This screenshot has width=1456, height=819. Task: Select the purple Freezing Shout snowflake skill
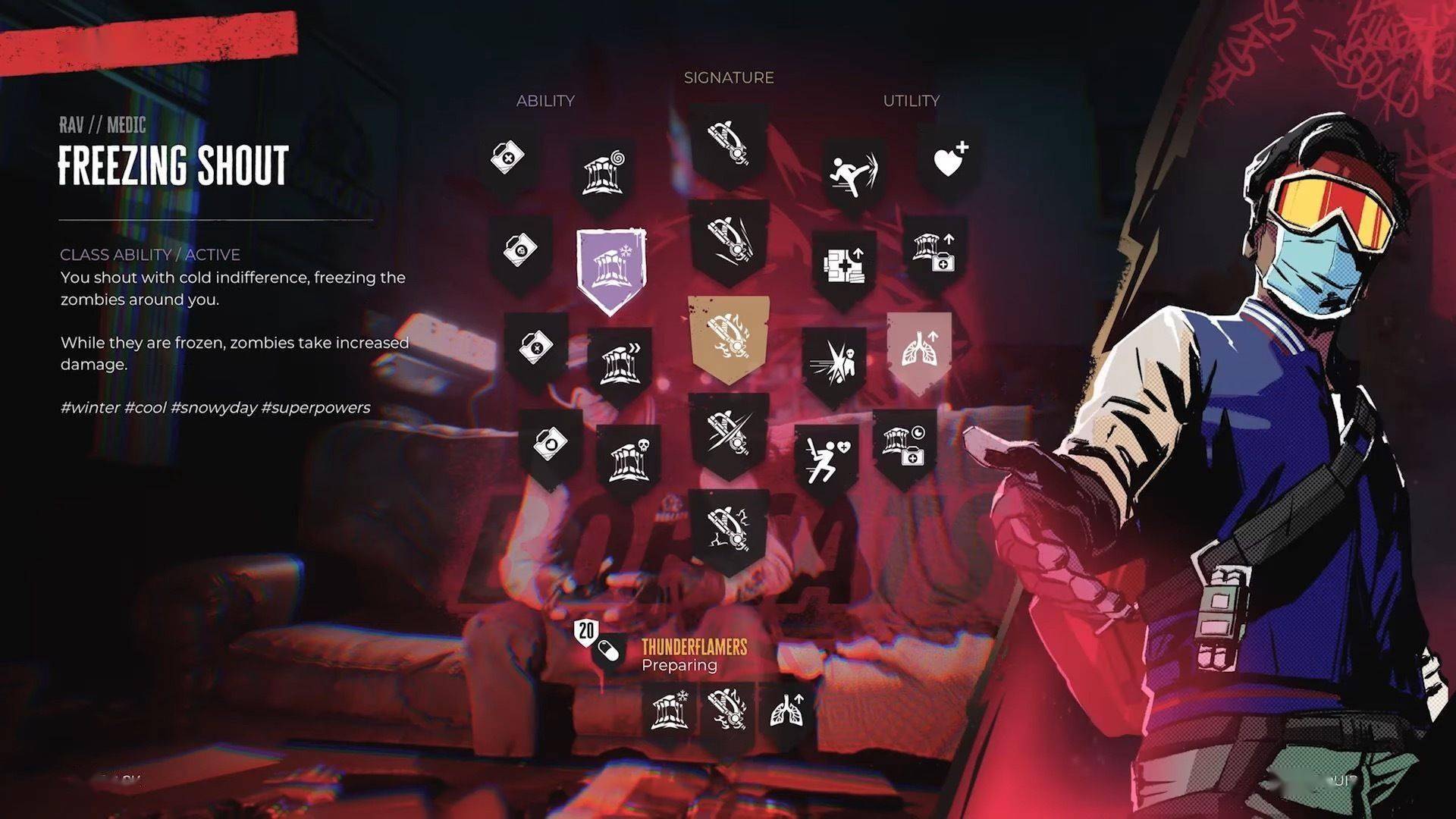[612, 270]
